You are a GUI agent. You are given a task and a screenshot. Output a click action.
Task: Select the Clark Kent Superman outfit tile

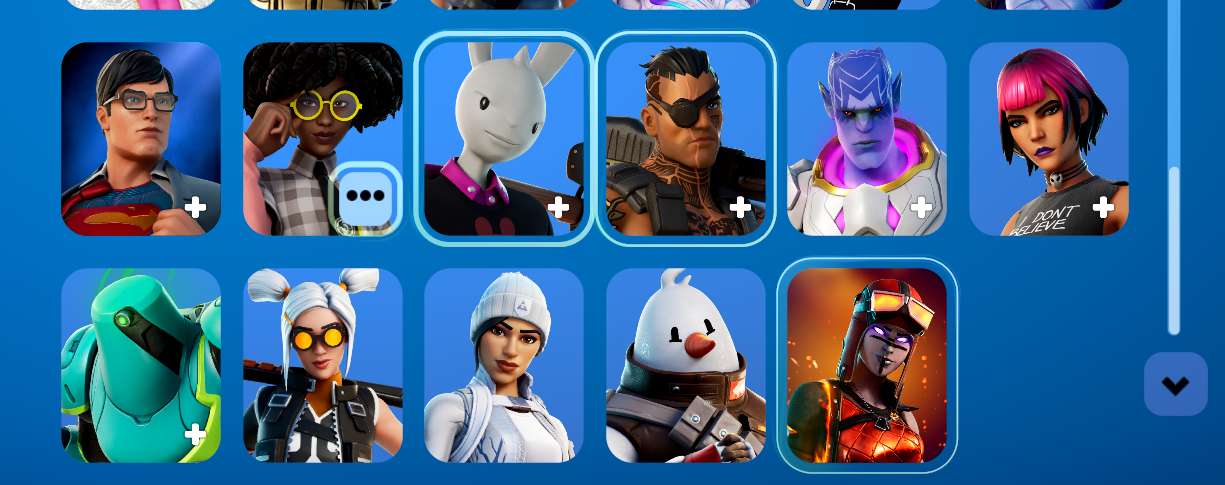[x=140, y=138]
